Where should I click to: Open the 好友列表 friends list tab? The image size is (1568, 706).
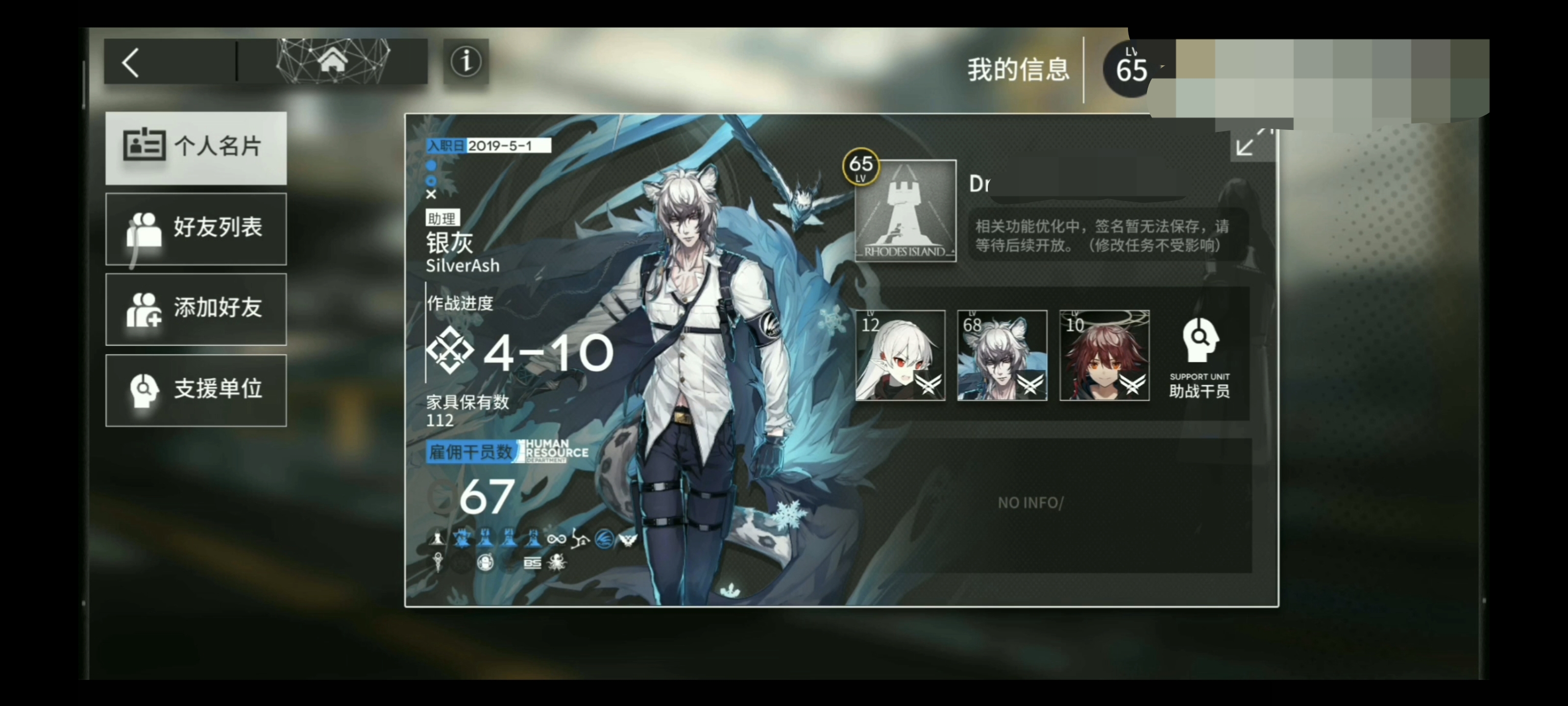pos(196,228)
